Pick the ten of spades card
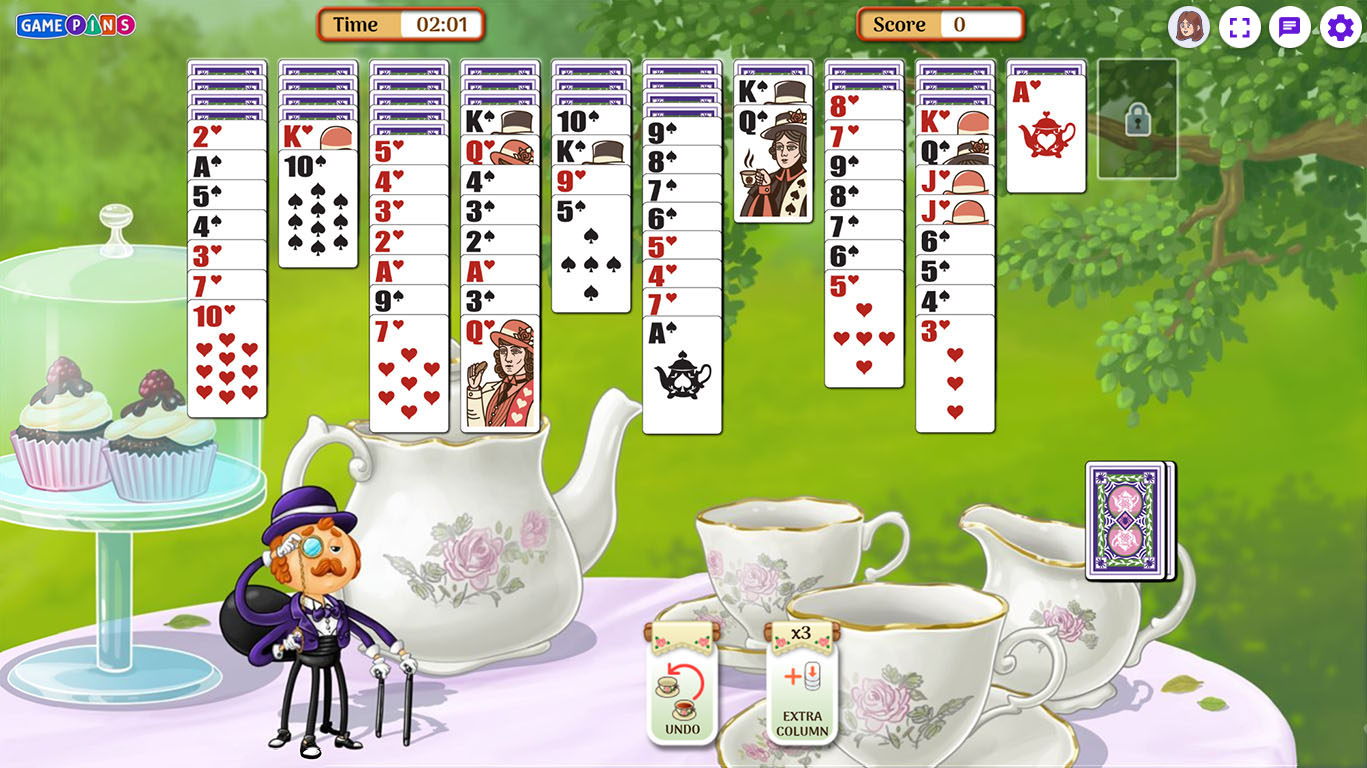The width and height of the screenshot is (1367, 768). (x=318, y=212)
